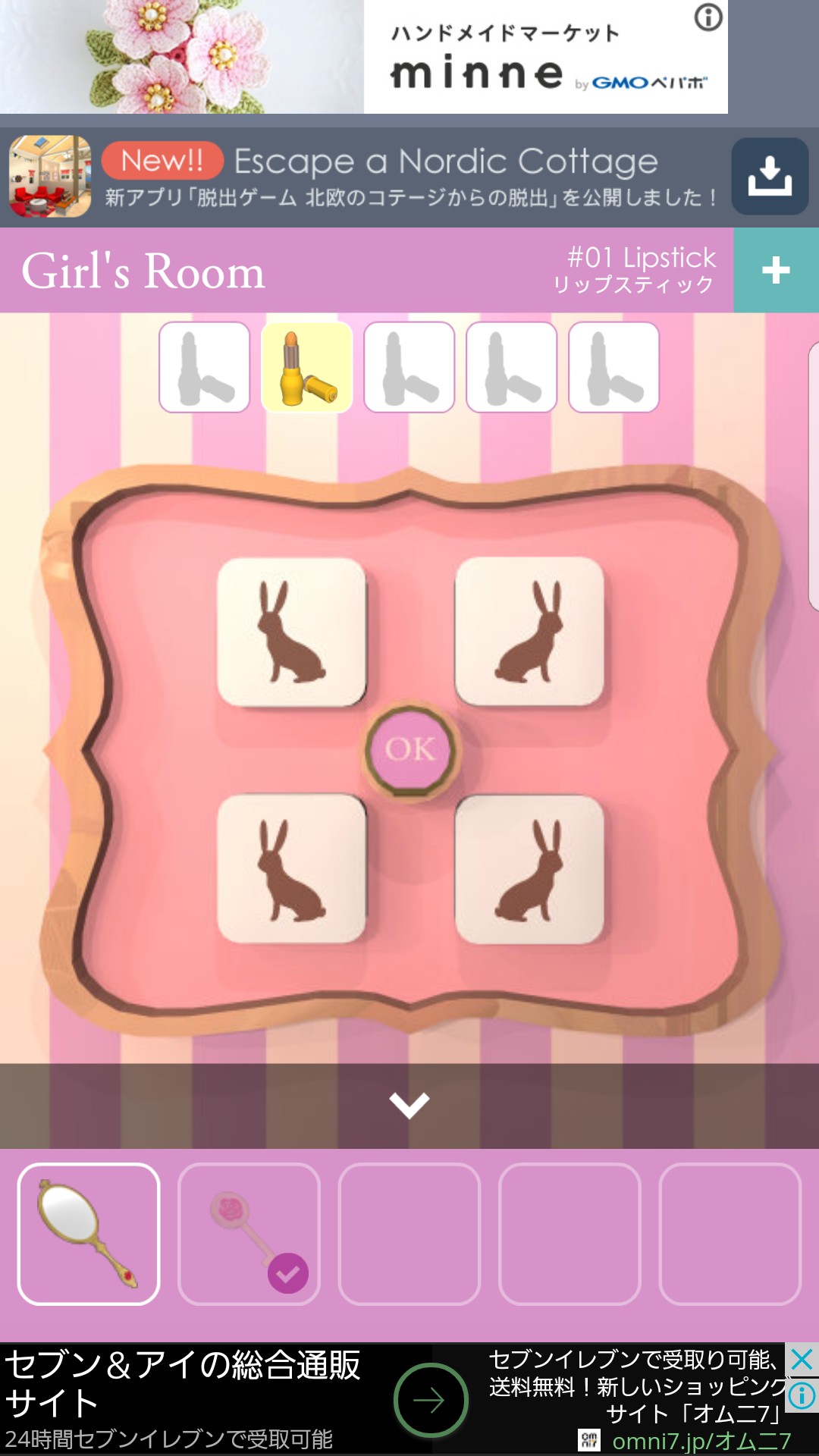This screenshot has height=1456, width=819.
Task: Select the used rose key slot
Action: [x=249, y=1234]
